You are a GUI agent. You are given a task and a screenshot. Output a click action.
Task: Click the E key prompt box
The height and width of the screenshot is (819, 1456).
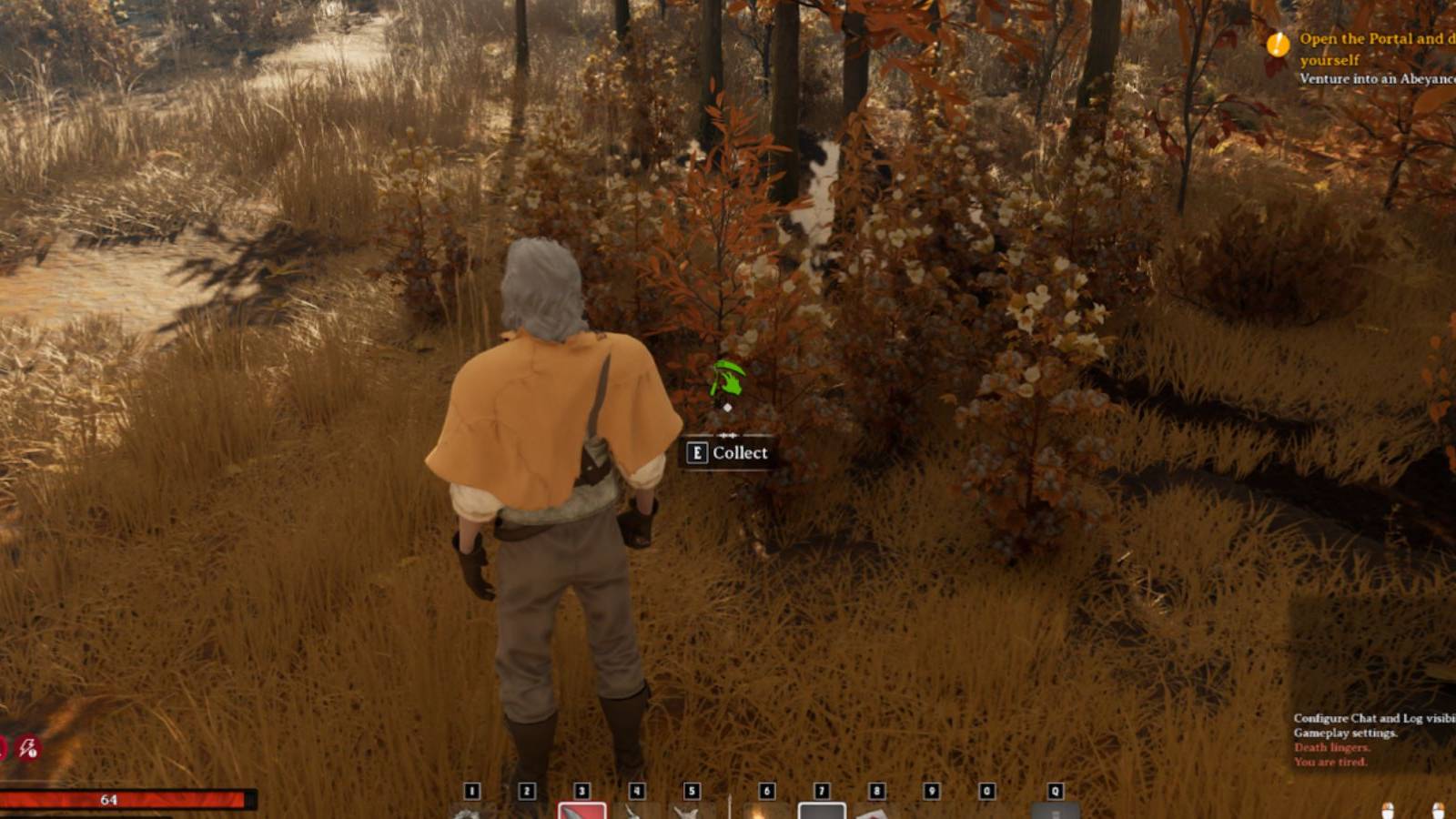pos(698,452)
